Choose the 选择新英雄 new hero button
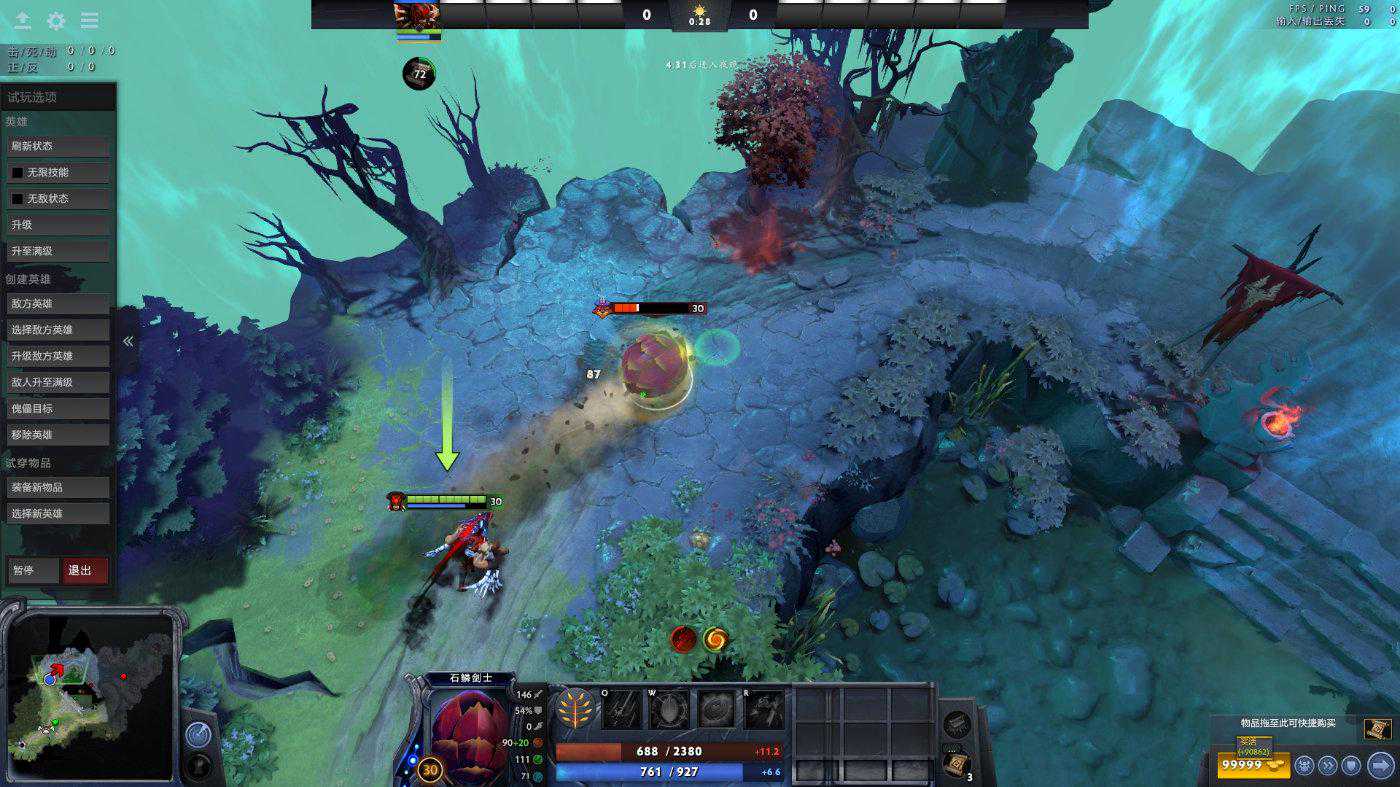 coord(59,513)
